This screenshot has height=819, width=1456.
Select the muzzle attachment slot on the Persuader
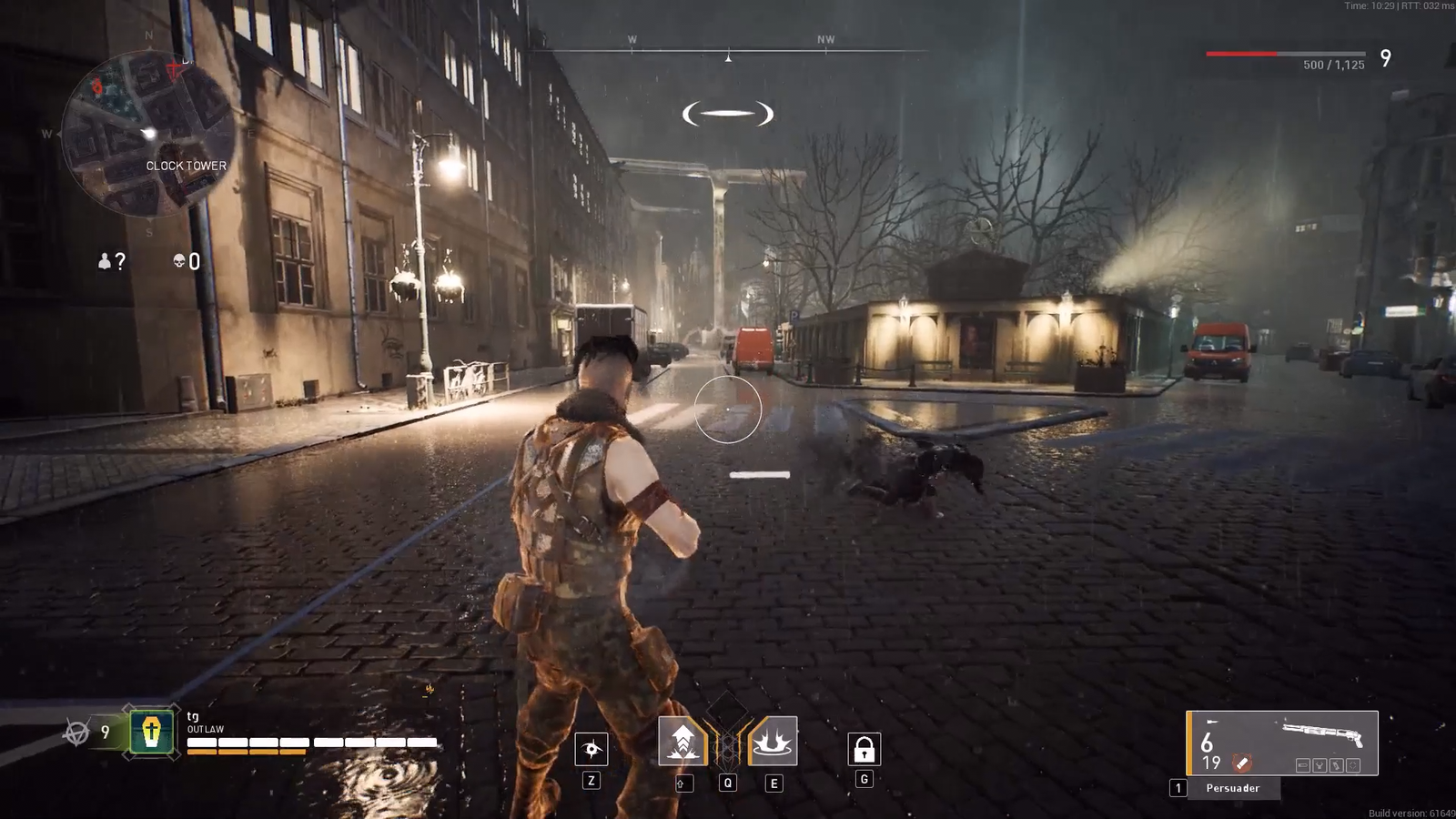pos(1303,765)
